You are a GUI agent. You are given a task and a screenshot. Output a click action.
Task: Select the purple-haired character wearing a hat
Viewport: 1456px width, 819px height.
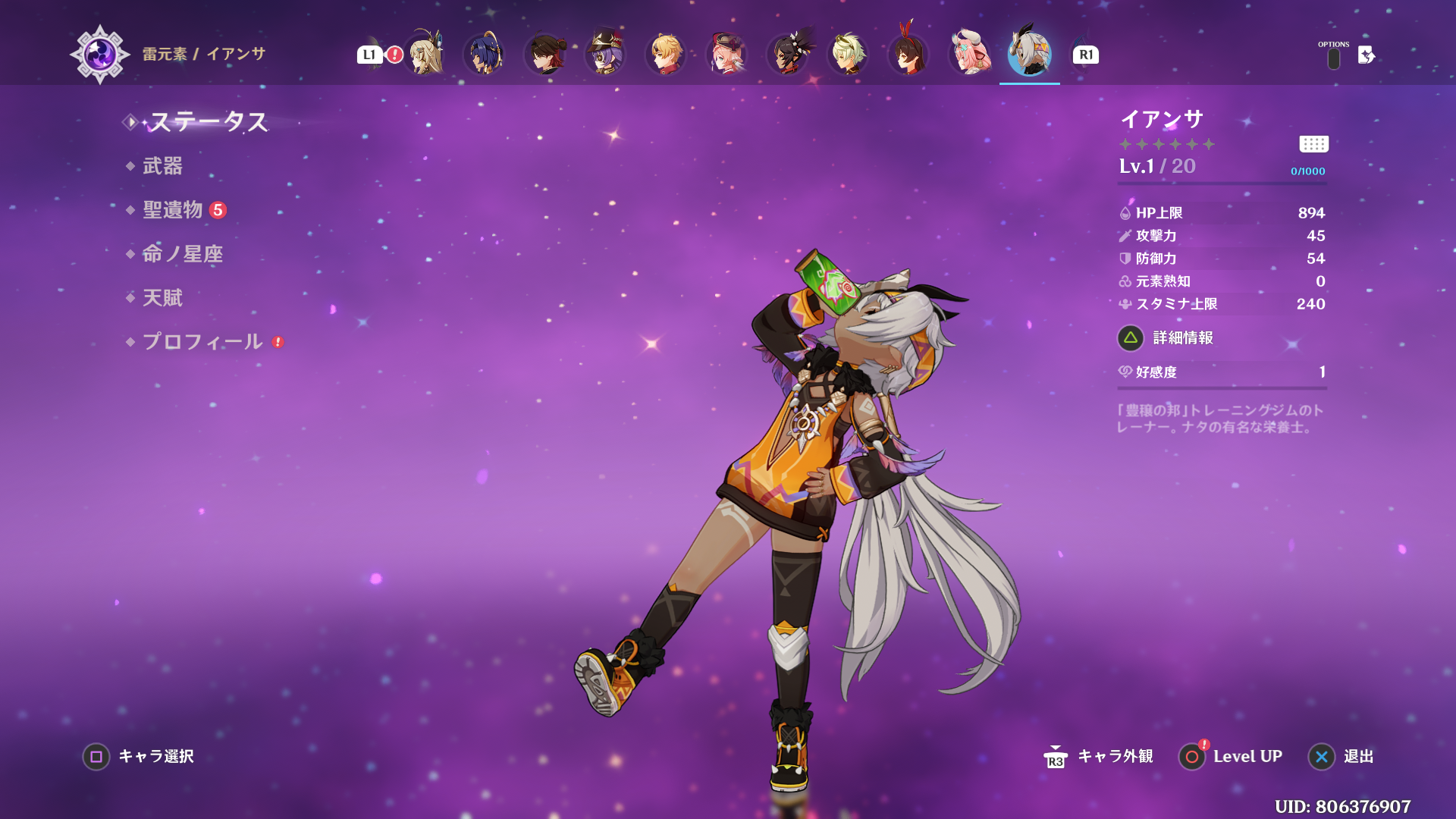(x=605, y=55)
